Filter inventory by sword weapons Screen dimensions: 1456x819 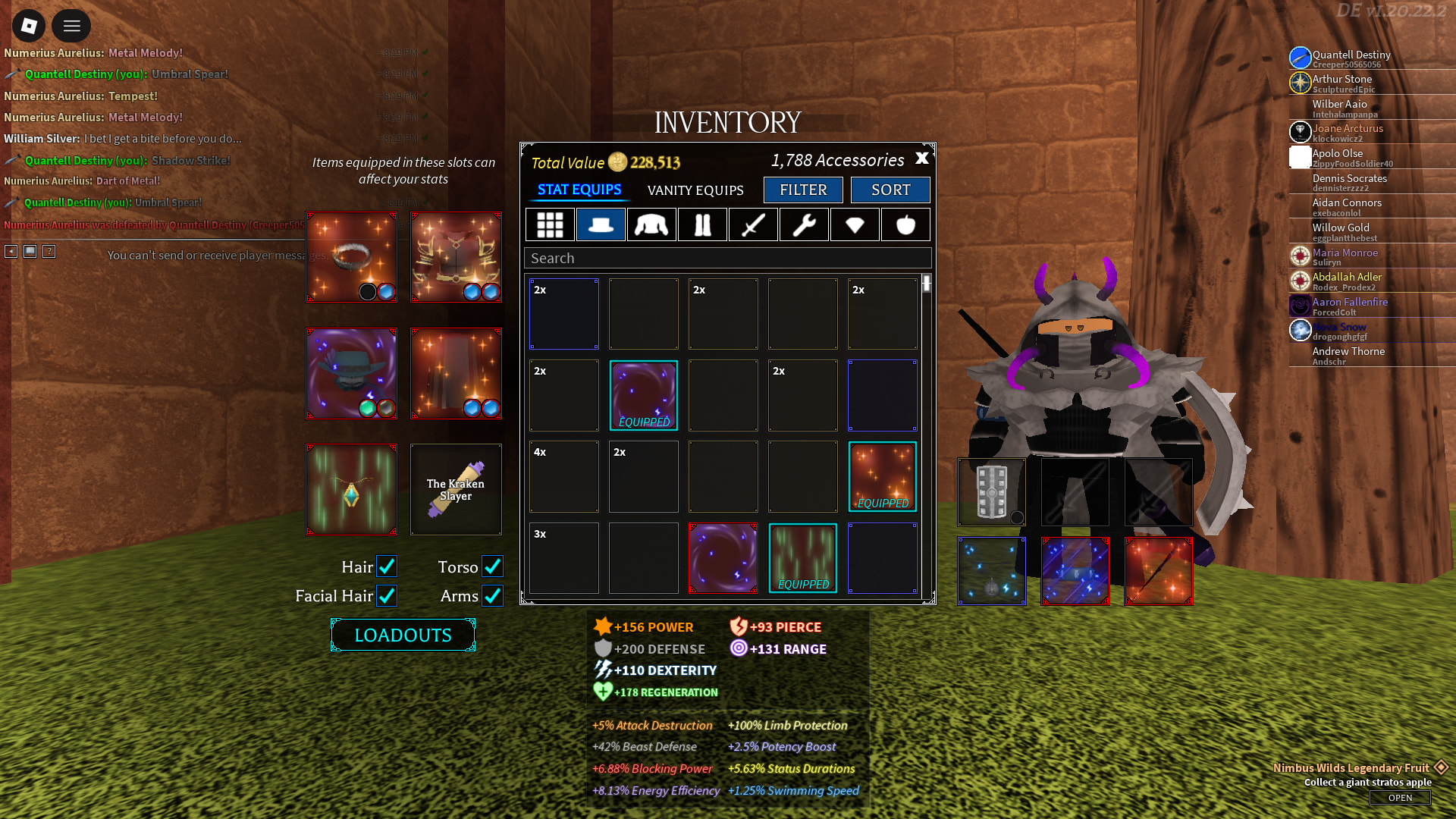[753, 224]
